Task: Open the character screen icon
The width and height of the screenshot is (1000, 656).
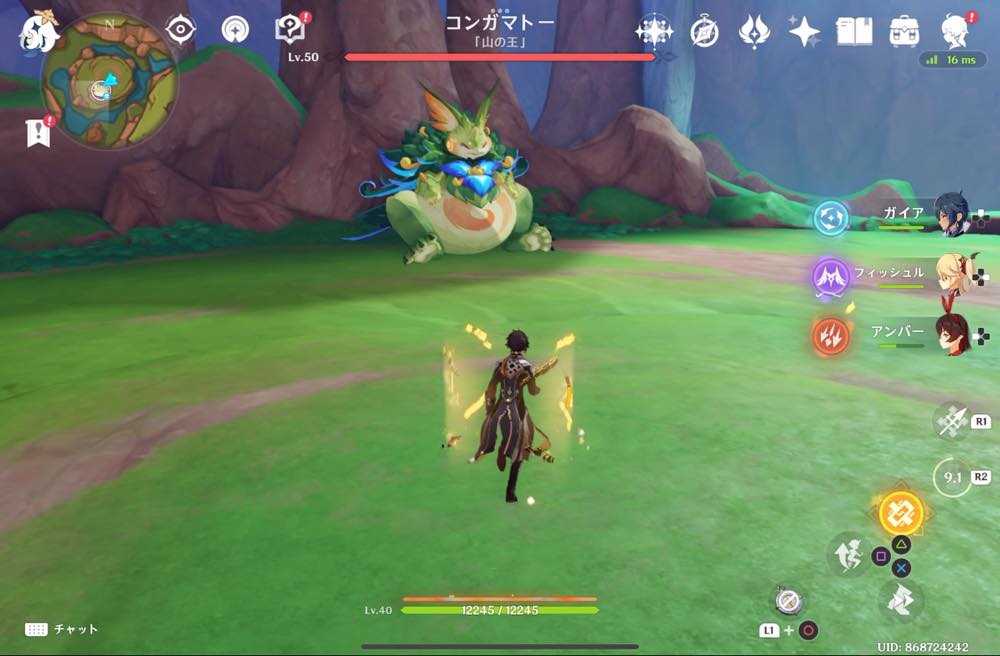Action: point(955,32)
